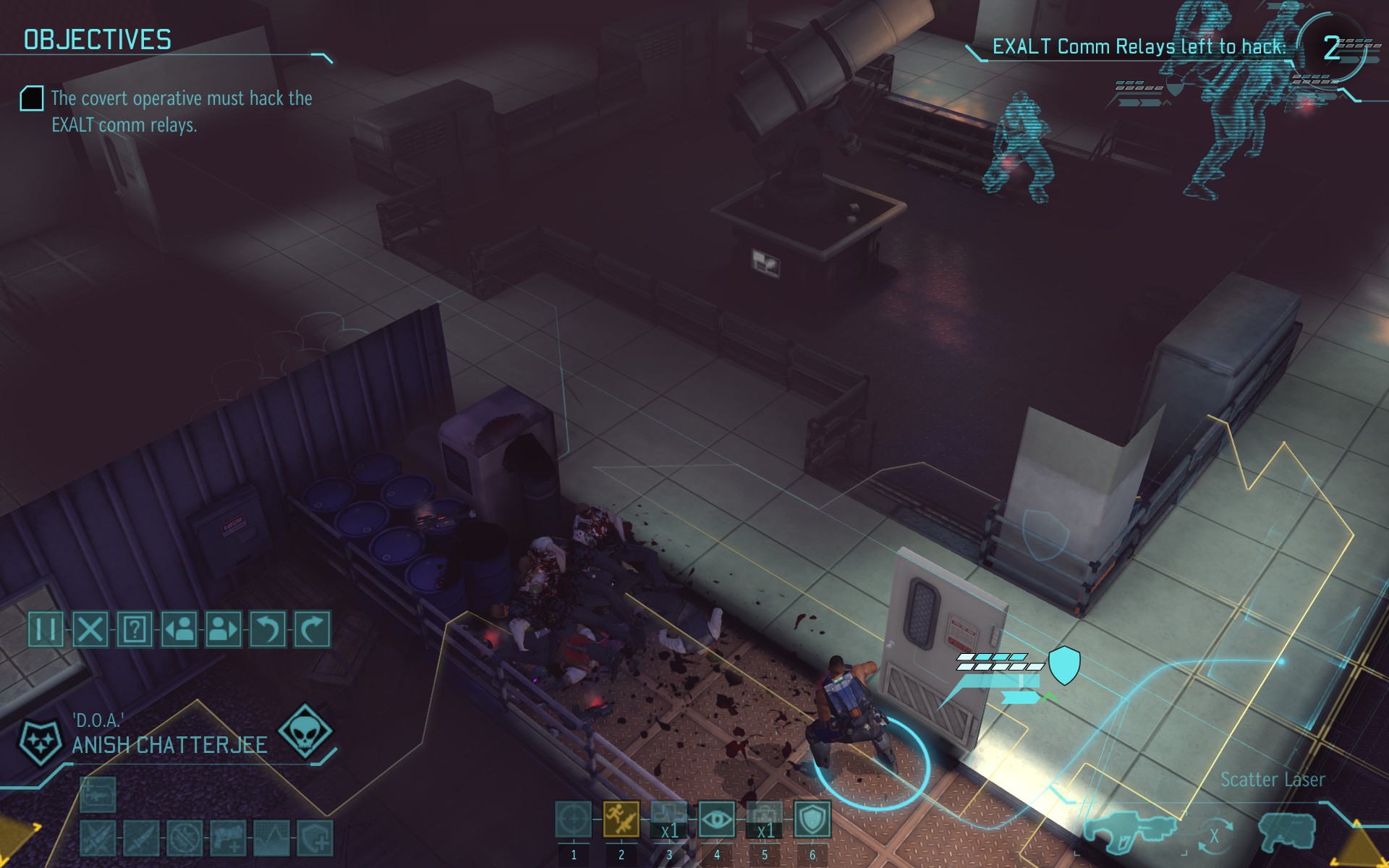This screenshot has width=1389, height=868.
Task: Choose the Run and Gun ability
Action: pyautogui.click(x=621, y=820)
